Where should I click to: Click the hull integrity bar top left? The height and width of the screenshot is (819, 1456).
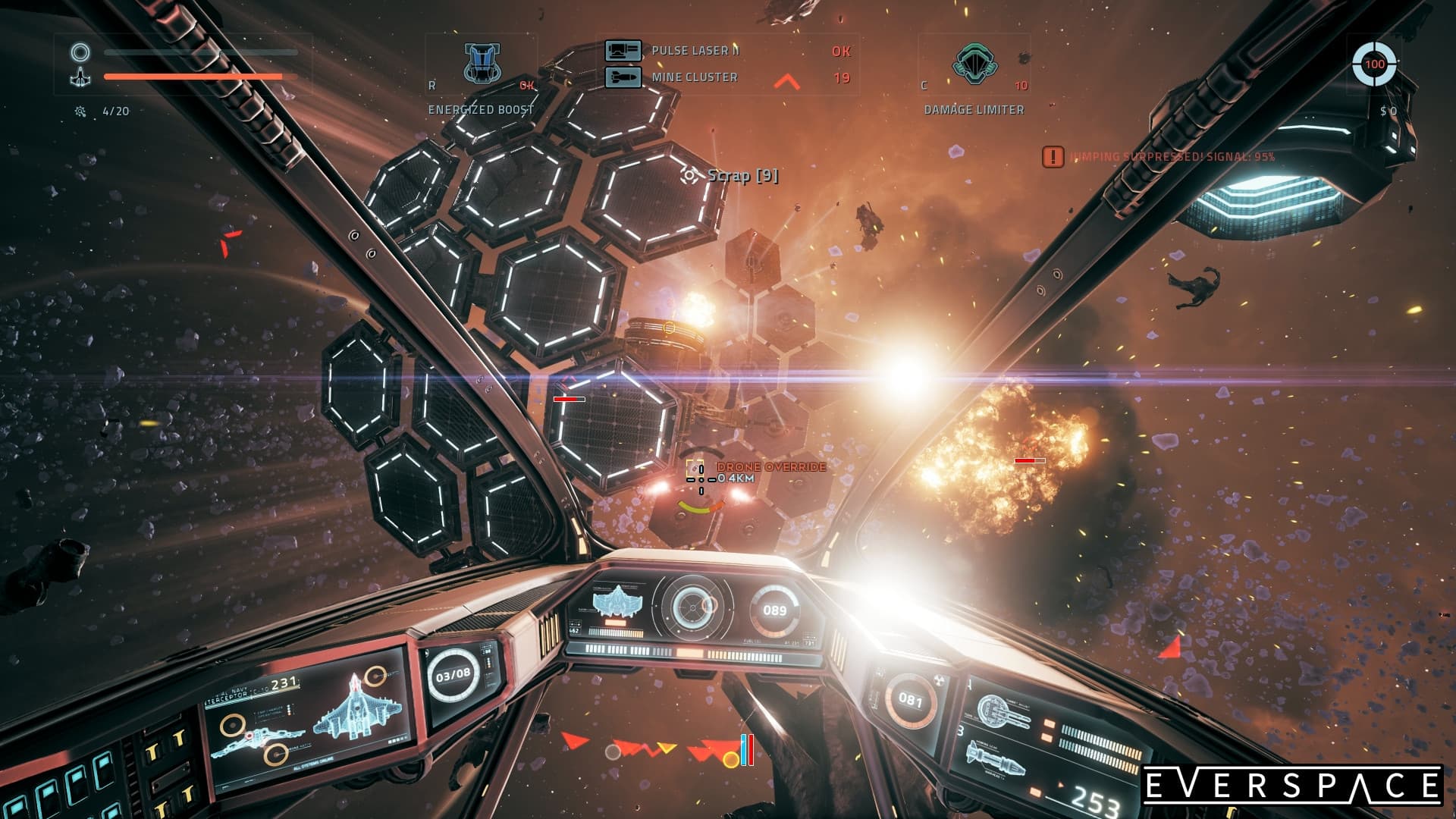click(x=193, y=77)
